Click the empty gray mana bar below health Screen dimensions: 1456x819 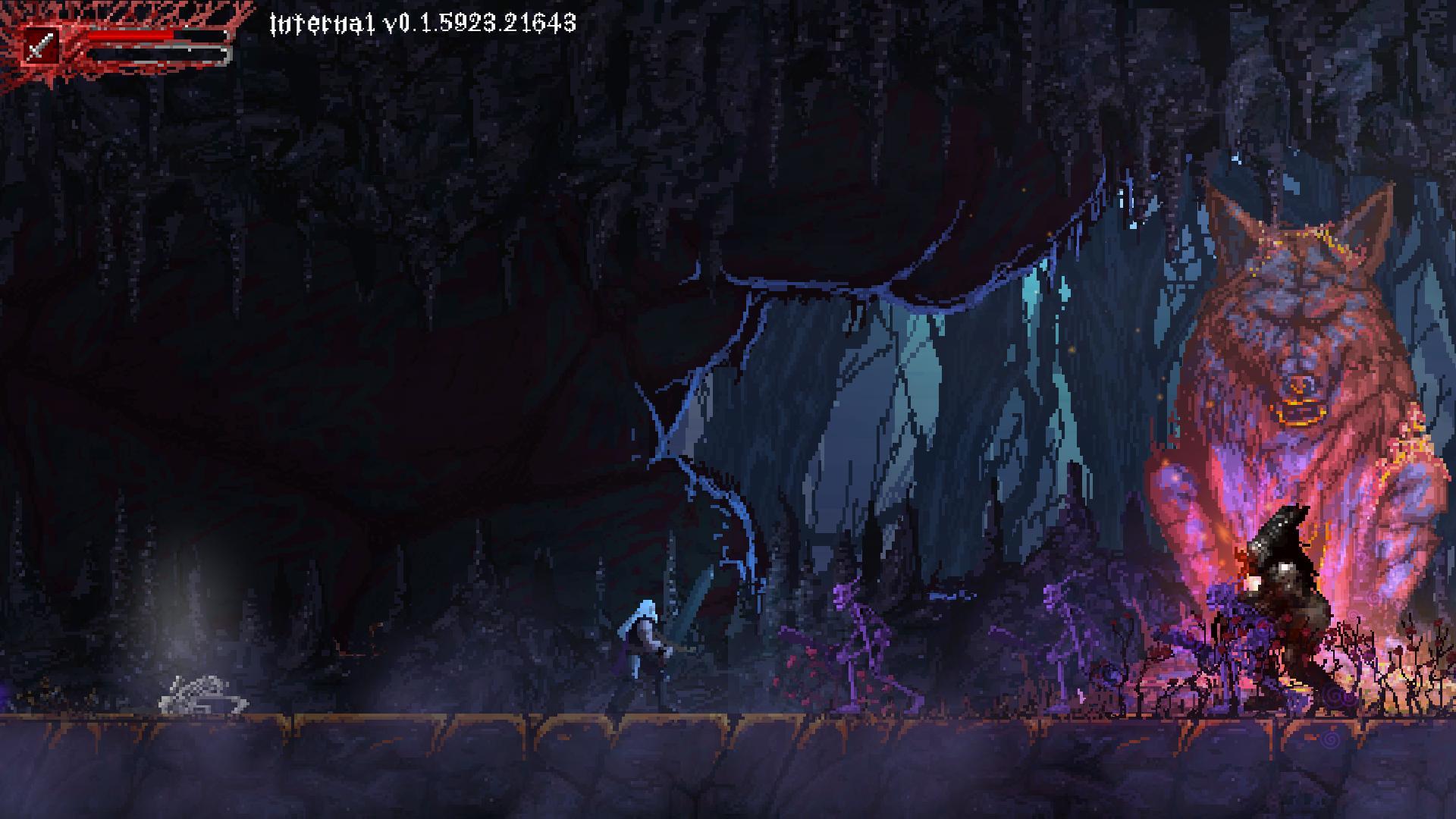[152, 53]
